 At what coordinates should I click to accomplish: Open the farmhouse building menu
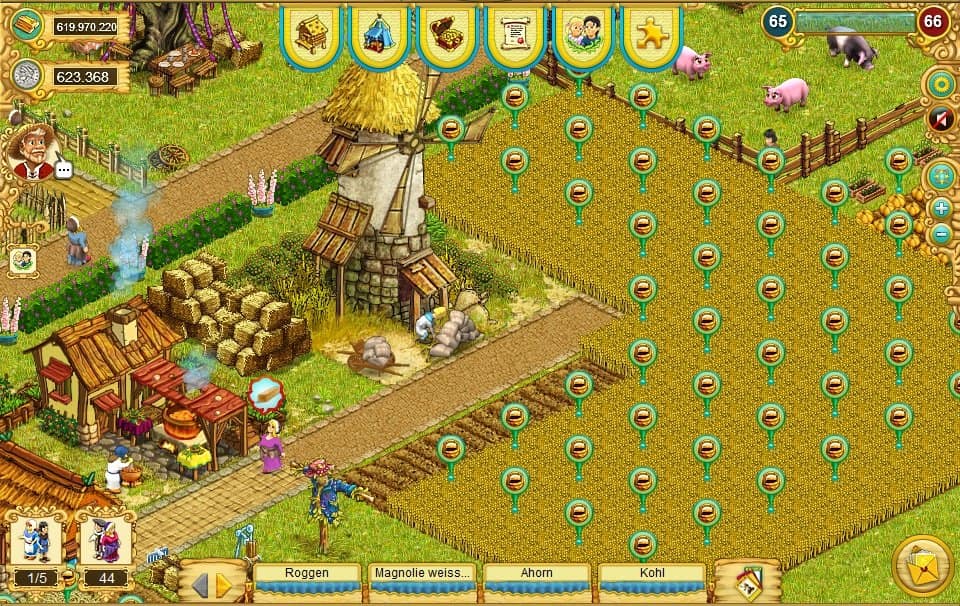click(x=311, y=34)
